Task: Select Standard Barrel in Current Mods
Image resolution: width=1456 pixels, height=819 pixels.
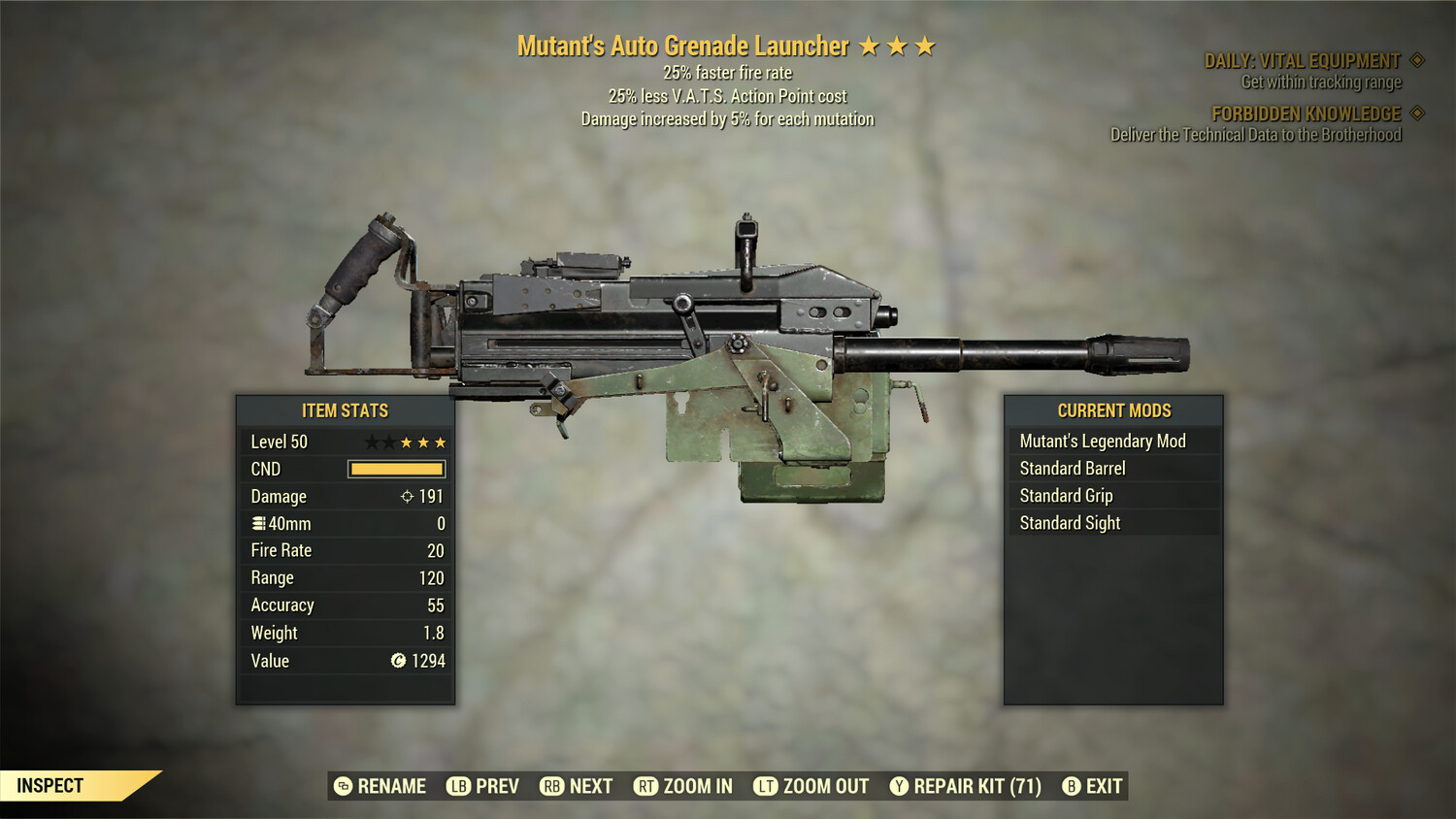Action: pos(1071,468)
